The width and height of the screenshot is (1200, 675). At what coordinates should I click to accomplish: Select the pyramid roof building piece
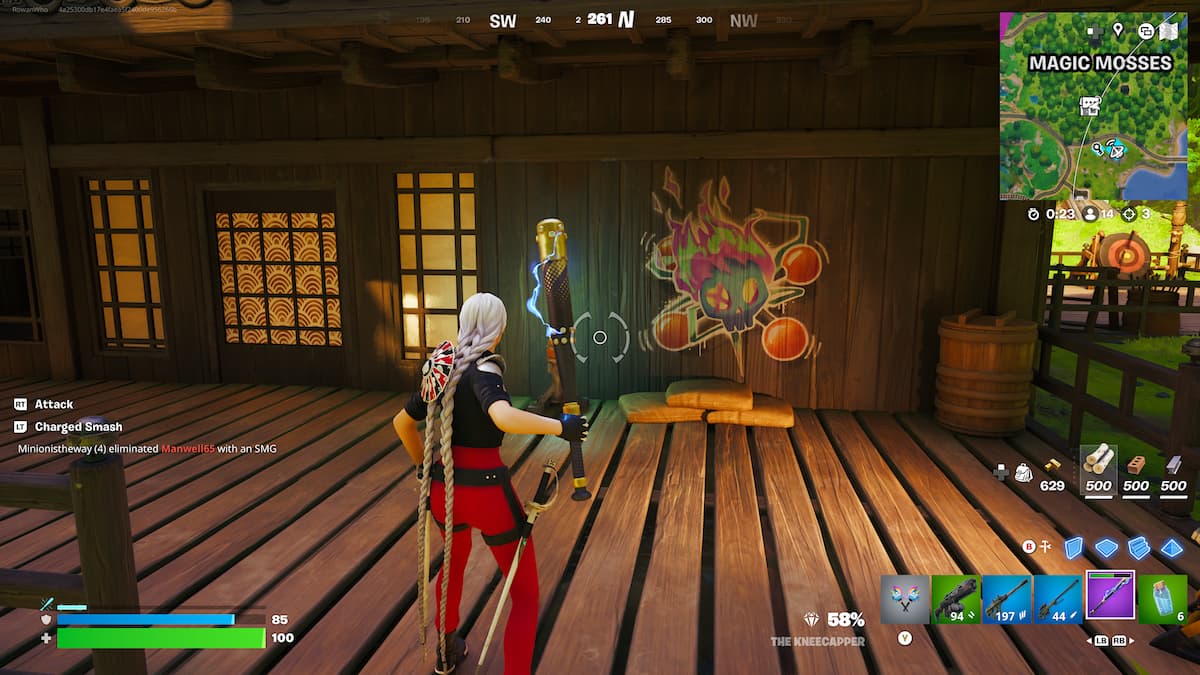[1171, 548]
